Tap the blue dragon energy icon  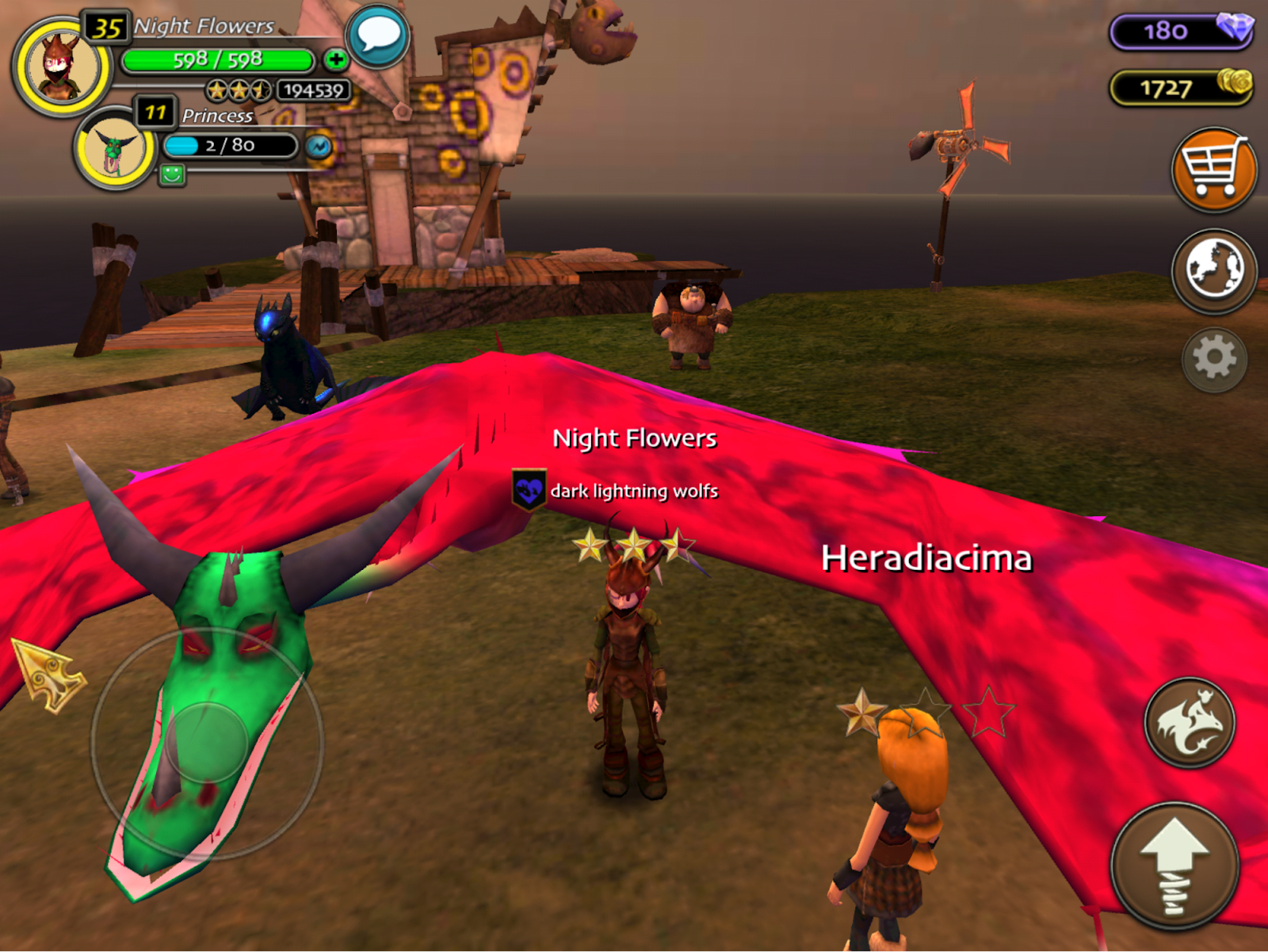[319, 147]
